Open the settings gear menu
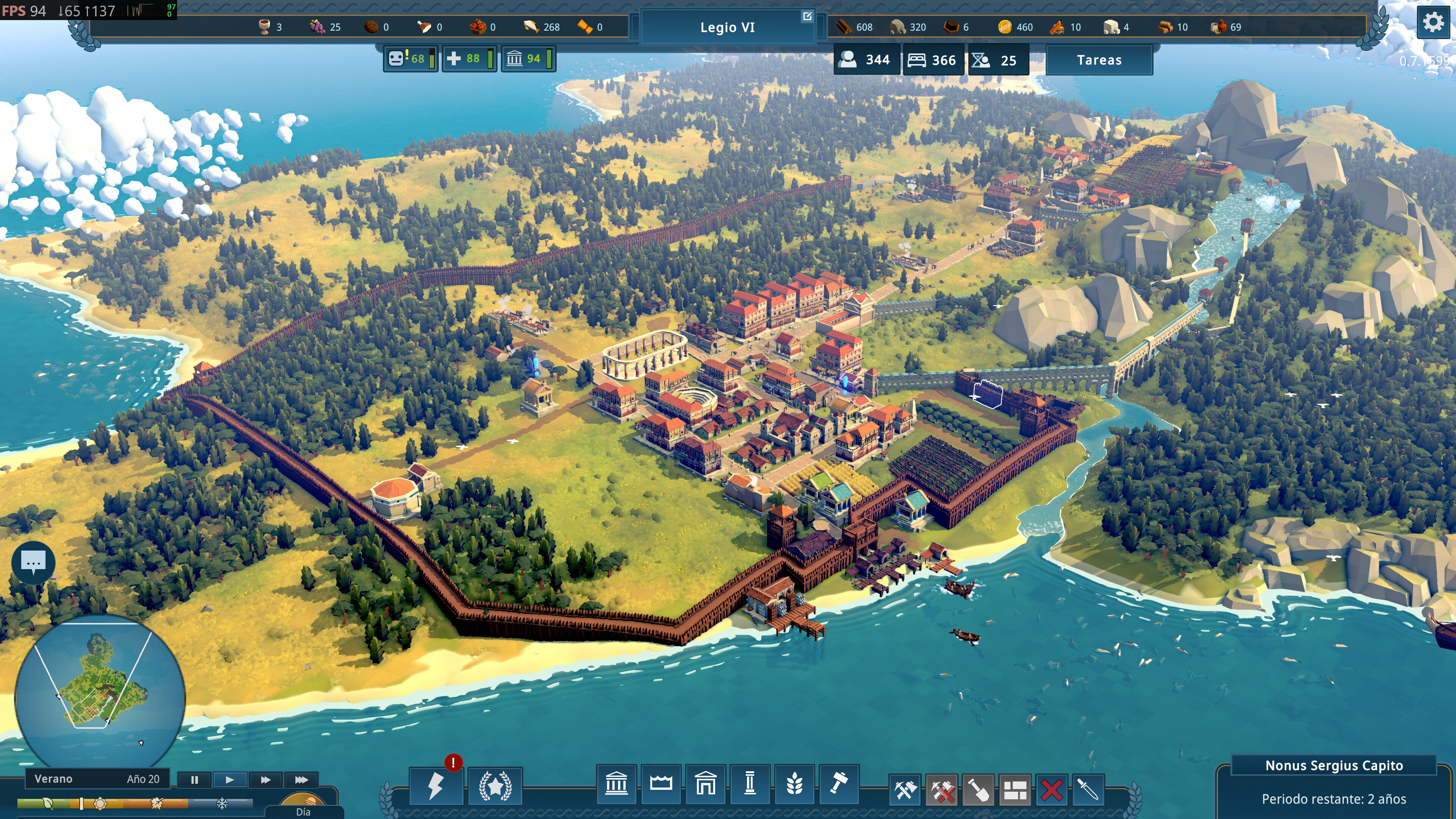This screenshot has width=1456, height=819. coord(1433,23)
